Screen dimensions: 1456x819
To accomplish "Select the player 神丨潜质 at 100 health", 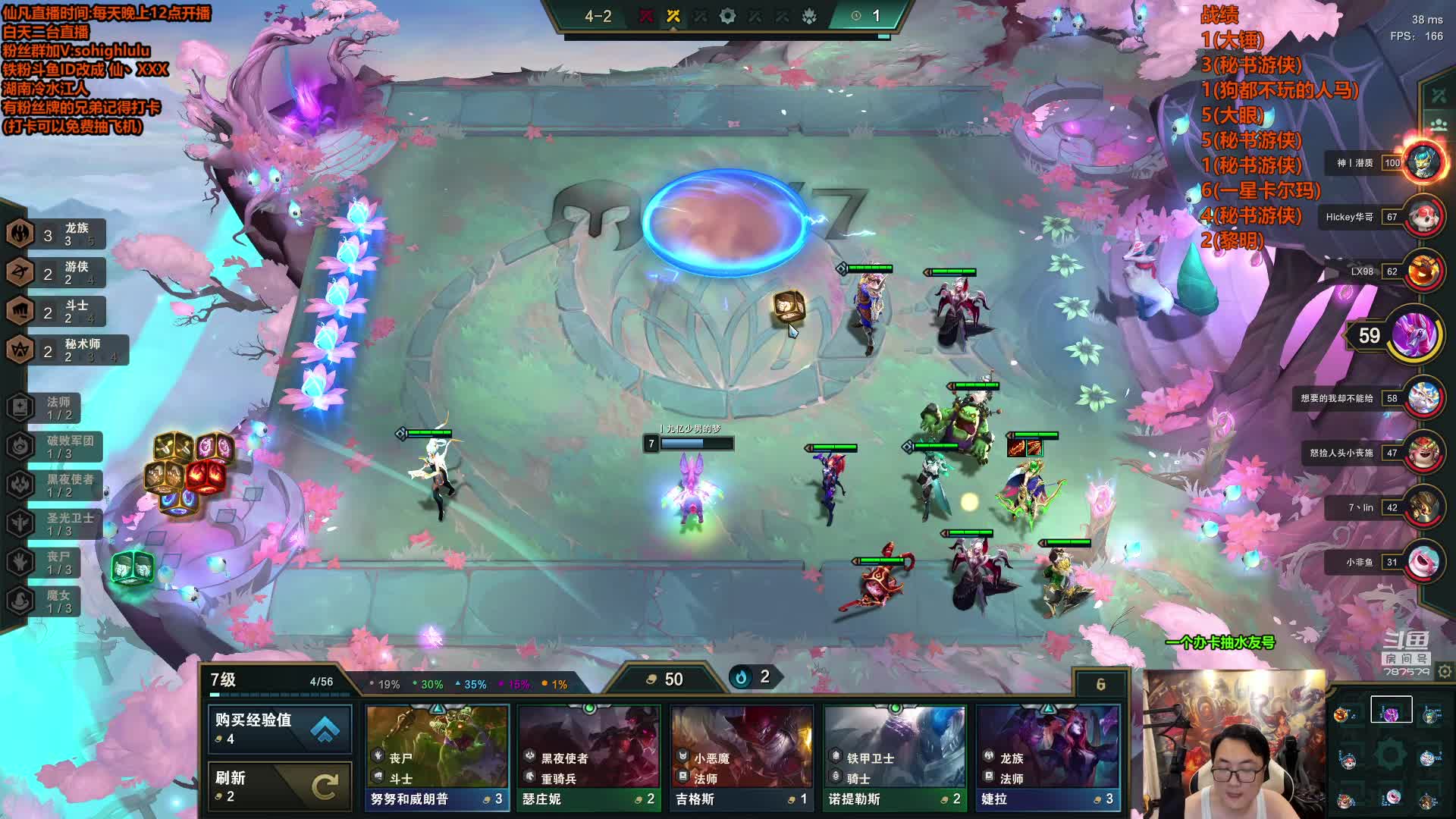I will pyautogui.click(x=1423, y=163).
